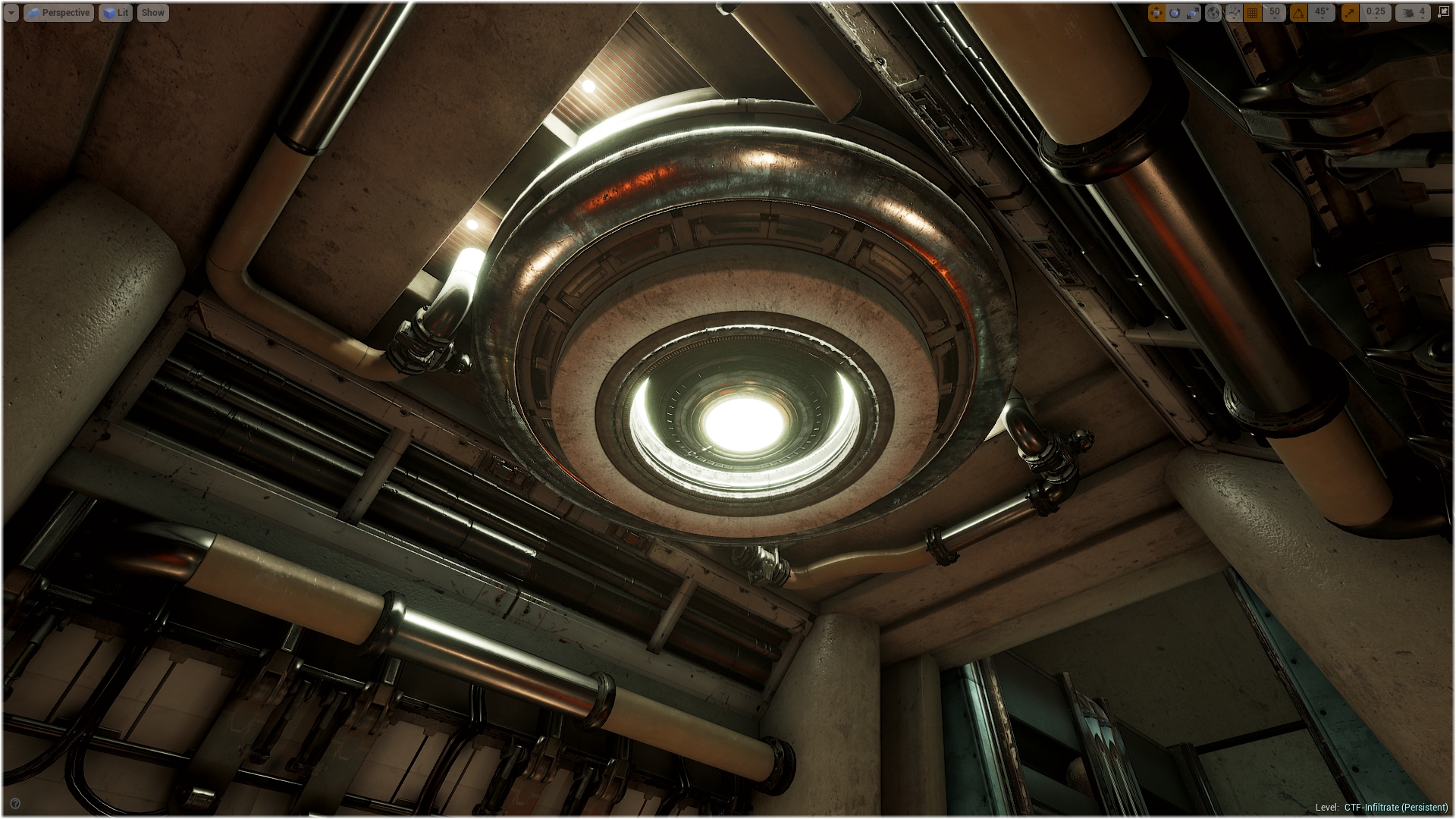
Task: Click the CTF-Infiltrate (Persistent) level name
Action: click(x=1395, y=807)
